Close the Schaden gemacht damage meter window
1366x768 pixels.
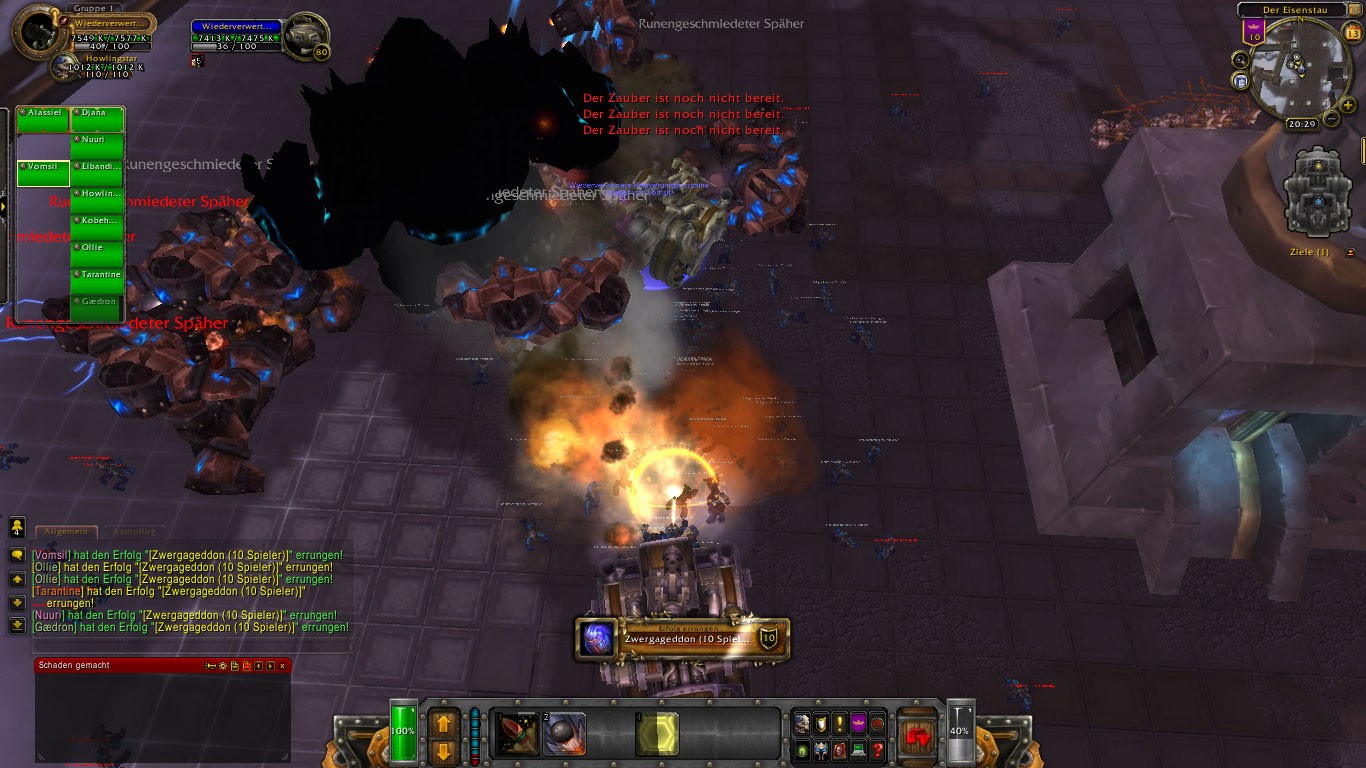[x=282, y=665]
